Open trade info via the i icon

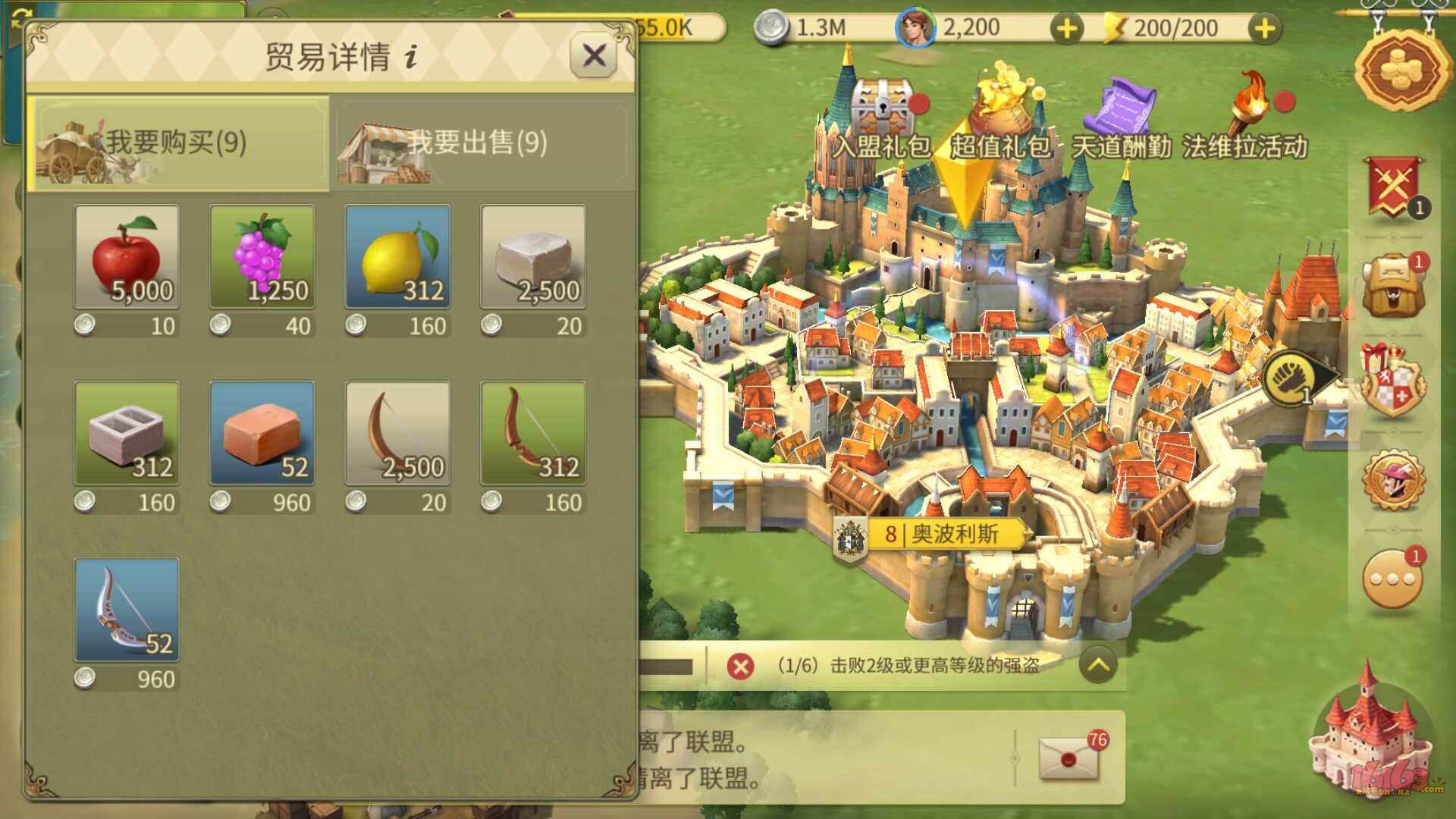click(x=409, y=57)
